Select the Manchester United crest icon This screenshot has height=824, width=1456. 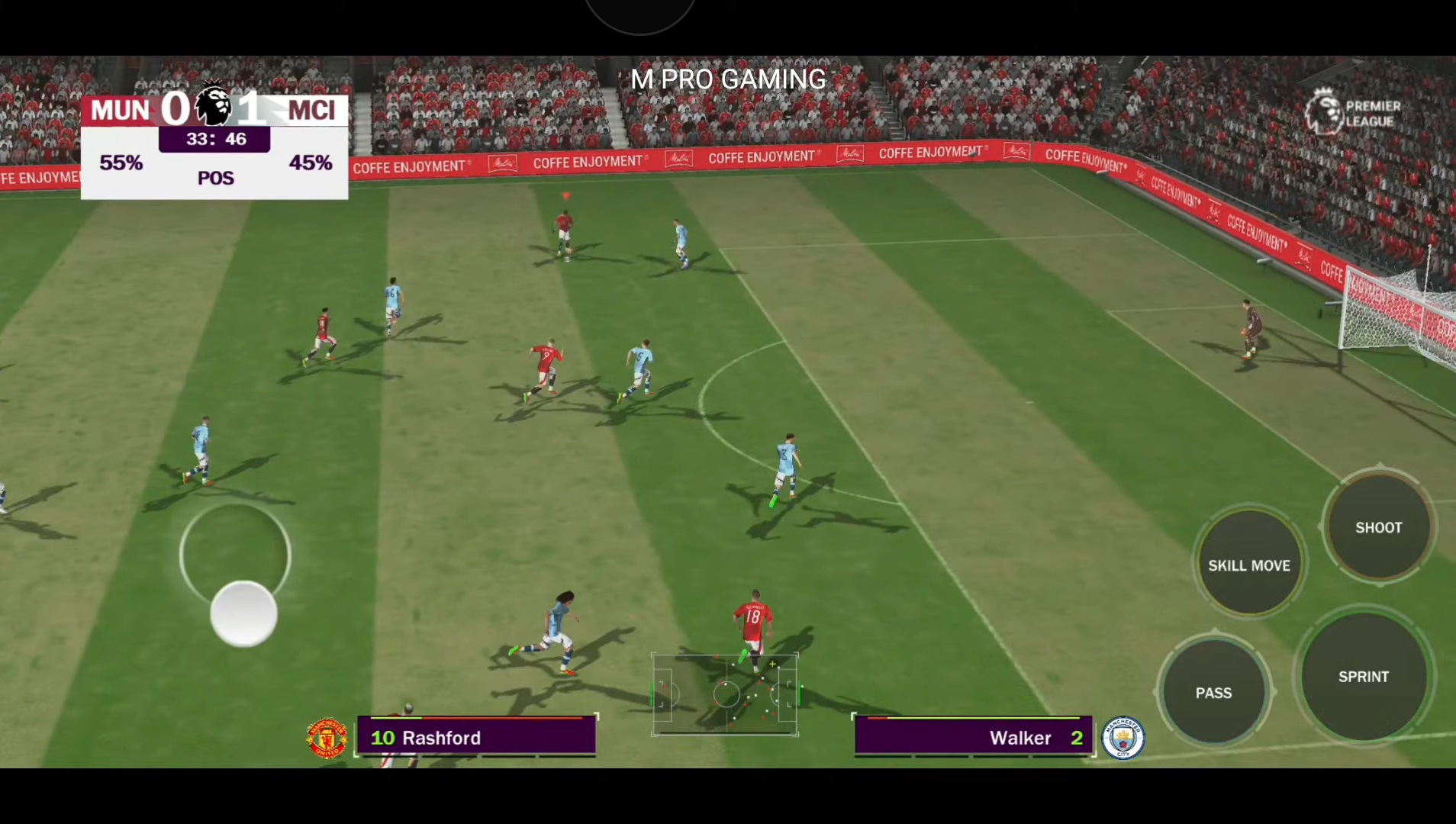(x=327, y=737)
